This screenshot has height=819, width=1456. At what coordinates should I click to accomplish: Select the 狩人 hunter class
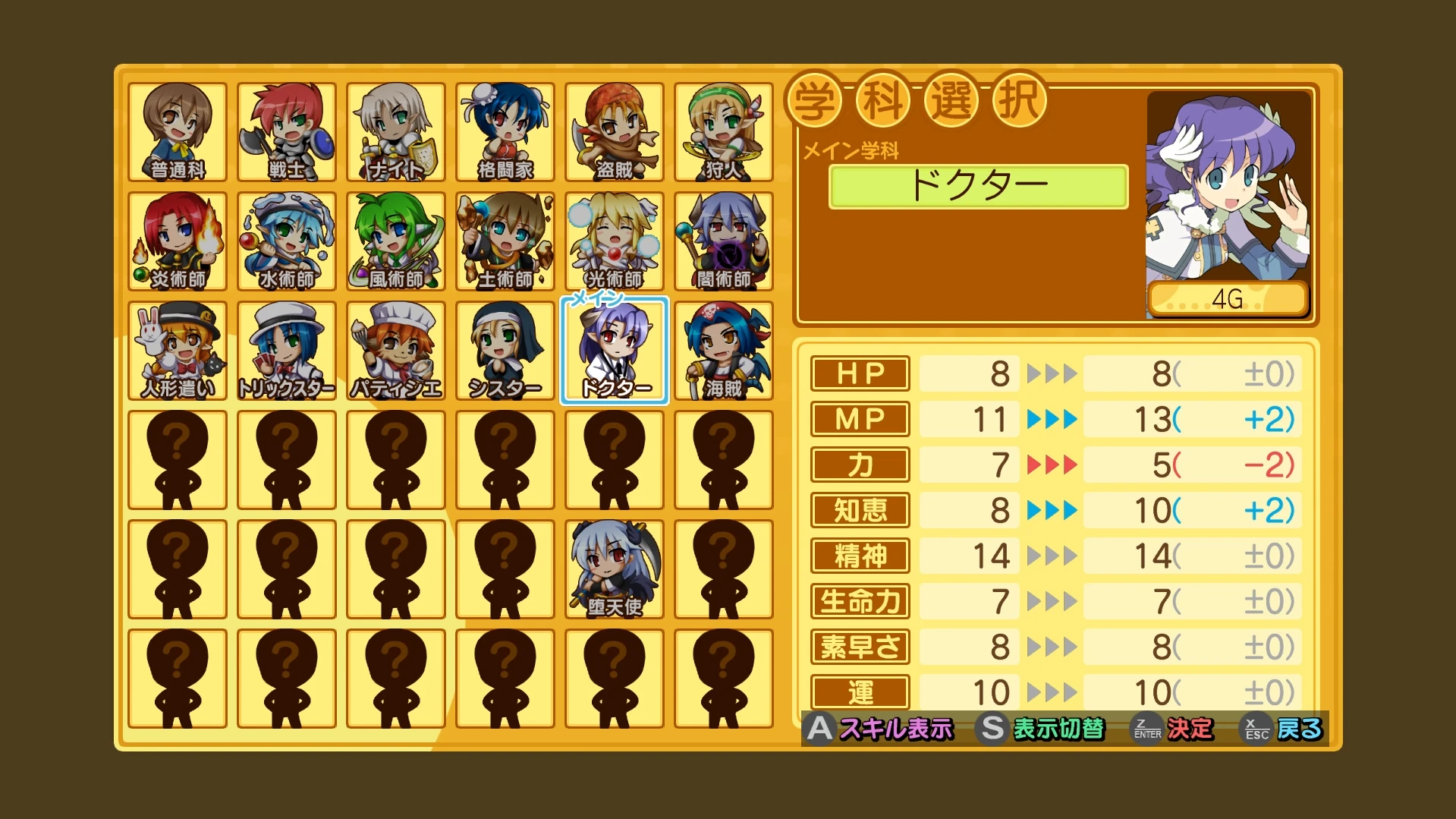(x=724, y=132)
